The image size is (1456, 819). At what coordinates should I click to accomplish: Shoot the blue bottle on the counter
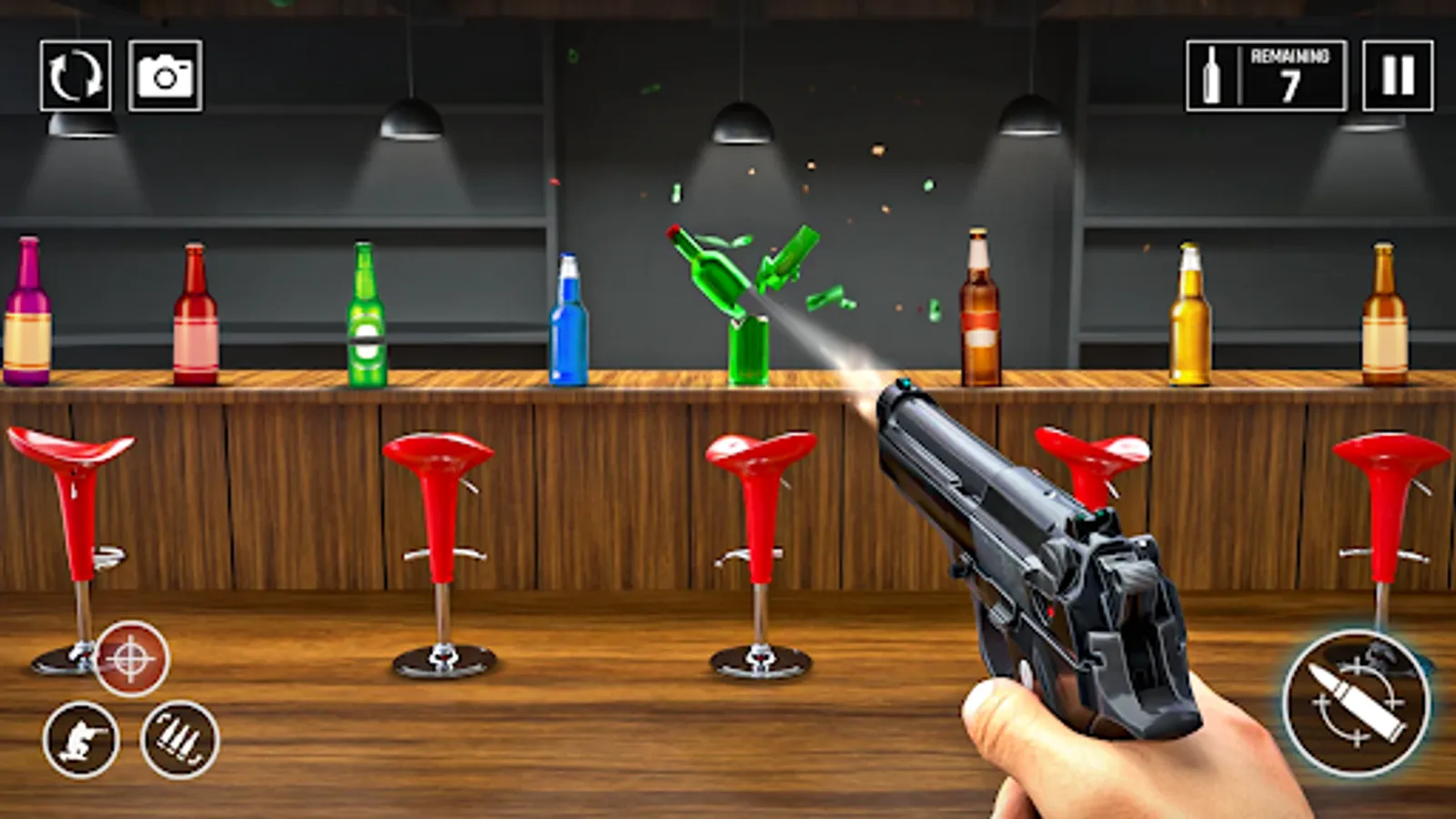pos(569,318)
